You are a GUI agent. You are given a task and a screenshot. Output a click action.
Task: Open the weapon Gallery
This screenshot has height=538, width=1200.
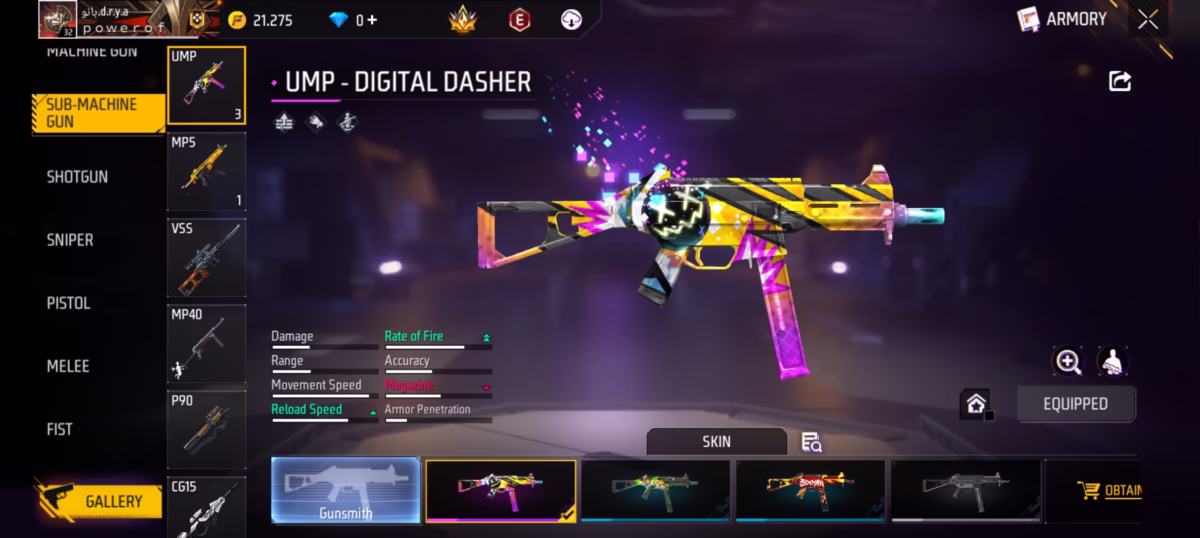click(99, 501)
